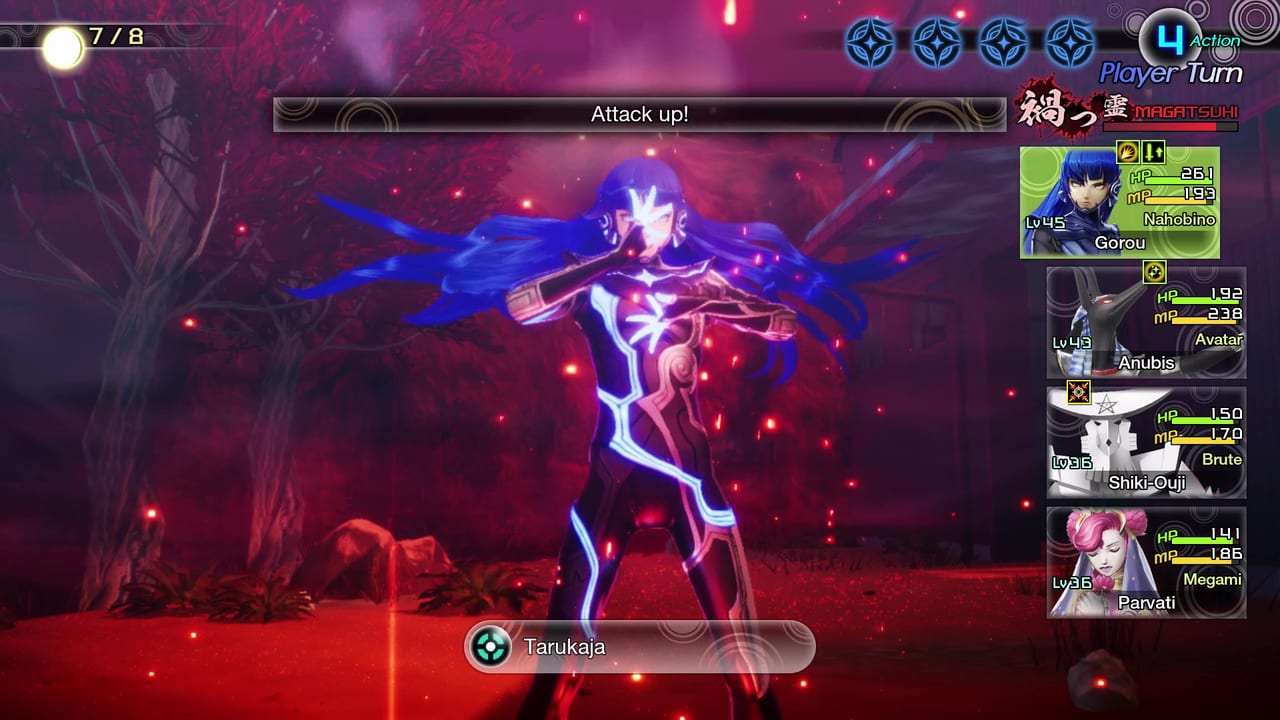Select Anubis's portrait card
Screen dimensions: 1280x720
point(1145,323)
